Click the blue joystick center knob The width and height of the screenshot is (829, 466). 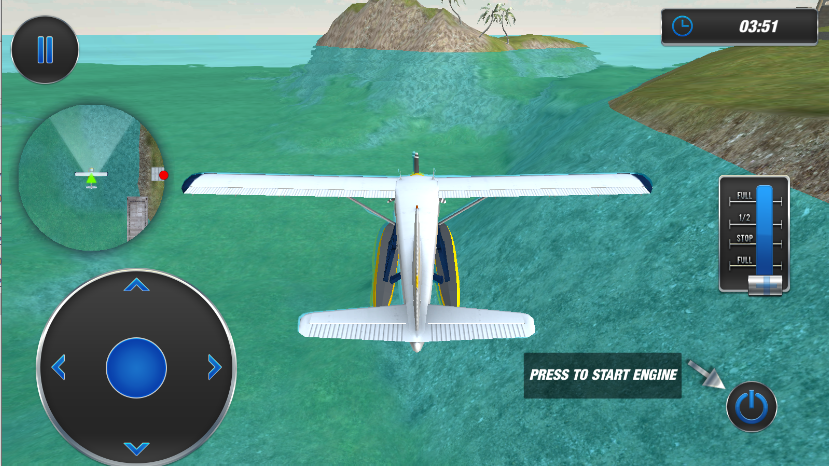click(x=136, y=367)
